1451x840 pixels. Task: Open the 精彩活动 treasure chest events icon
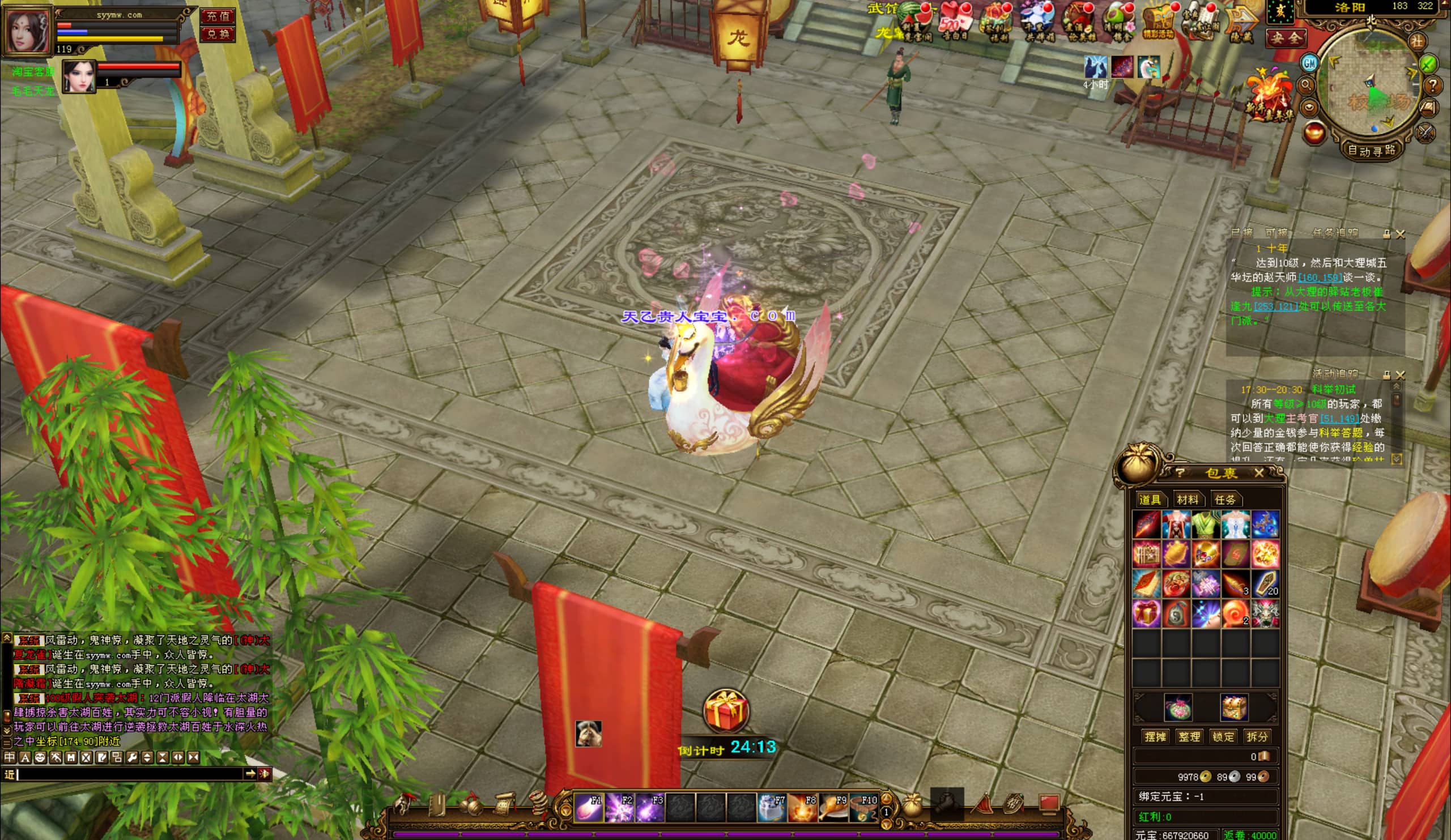[x=1158, y=23]
